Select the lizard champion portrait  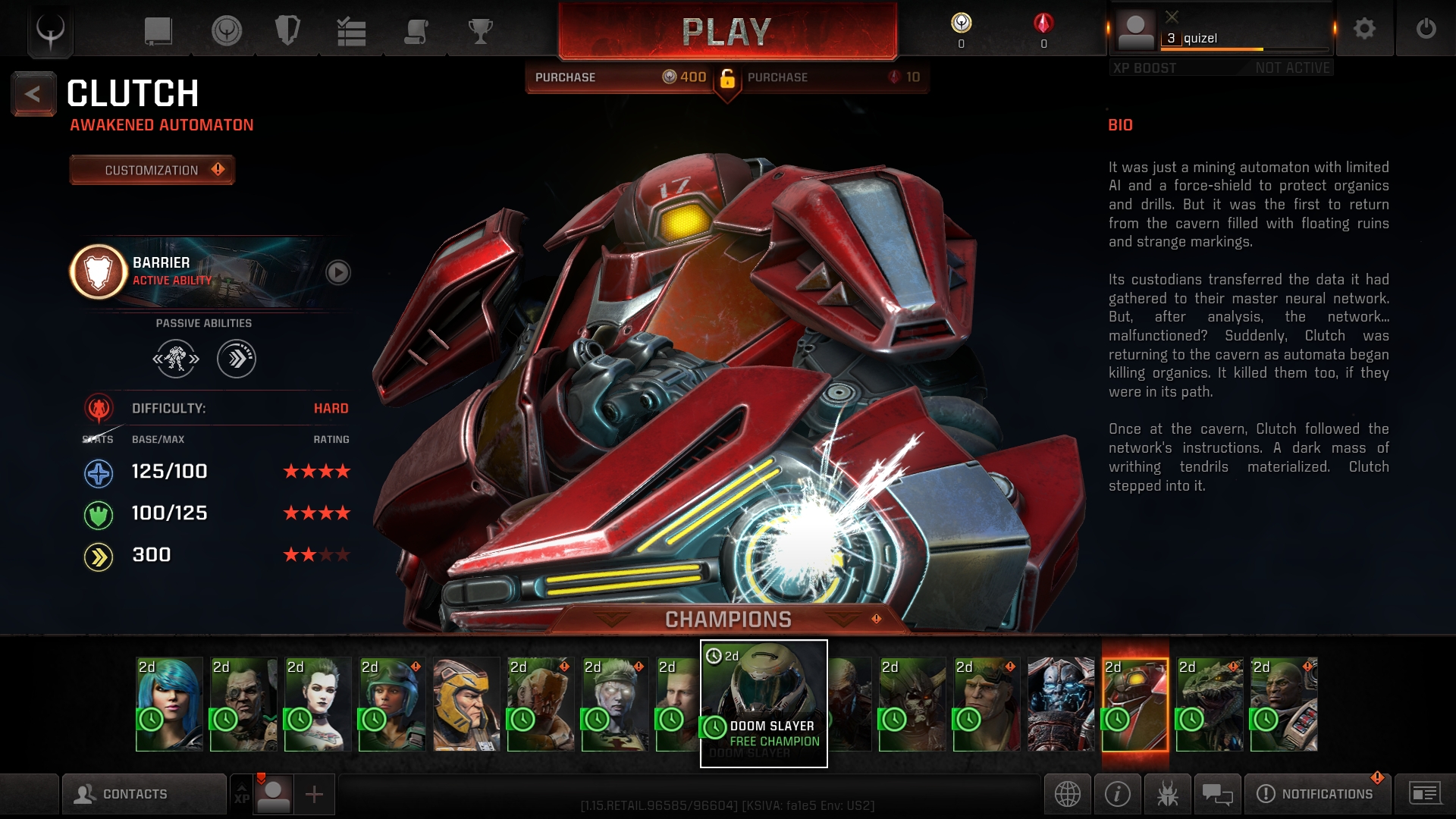coord(1209,704)
